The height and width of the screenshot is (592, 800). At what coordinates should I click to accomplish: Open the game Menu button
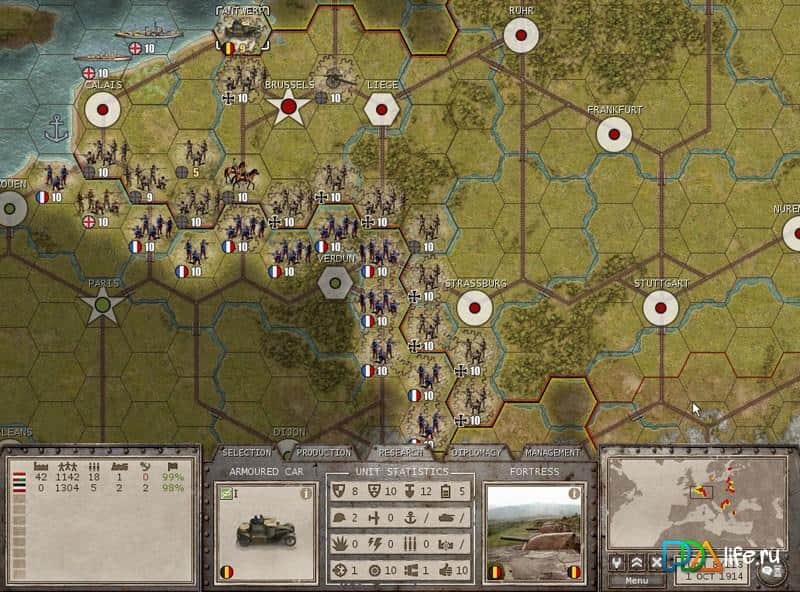[636, 580]
